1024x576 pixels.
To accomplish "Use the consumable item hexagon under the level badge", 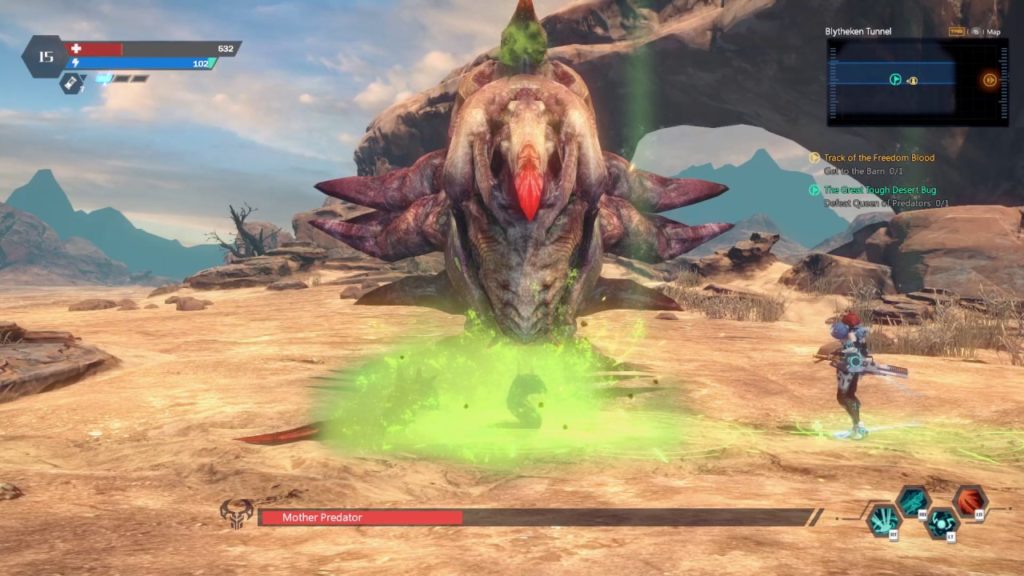I will (71, 85).
